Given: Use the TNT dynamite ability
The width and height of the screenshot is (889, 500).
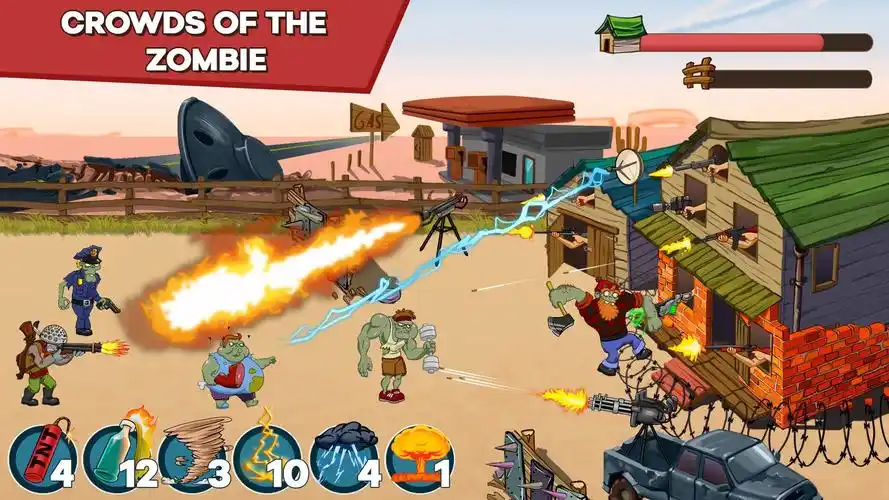Looking at the screenshot, I should [x=40, y=459].
